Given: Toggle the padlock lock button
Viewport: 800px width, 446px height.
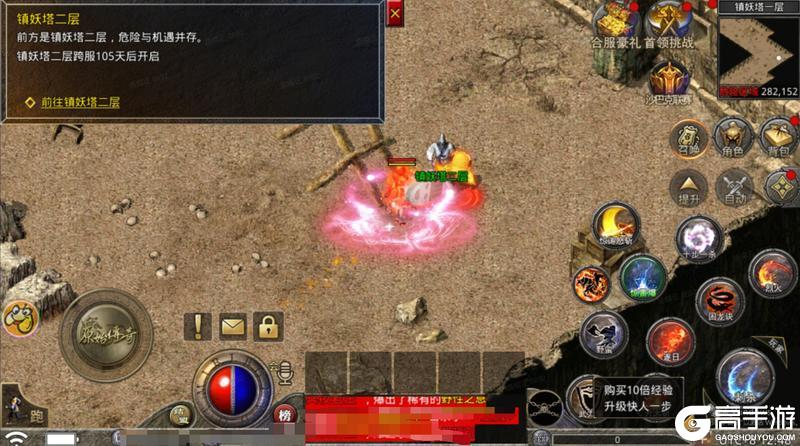Looking at the screenshot, I should click(x=267, y=325).
